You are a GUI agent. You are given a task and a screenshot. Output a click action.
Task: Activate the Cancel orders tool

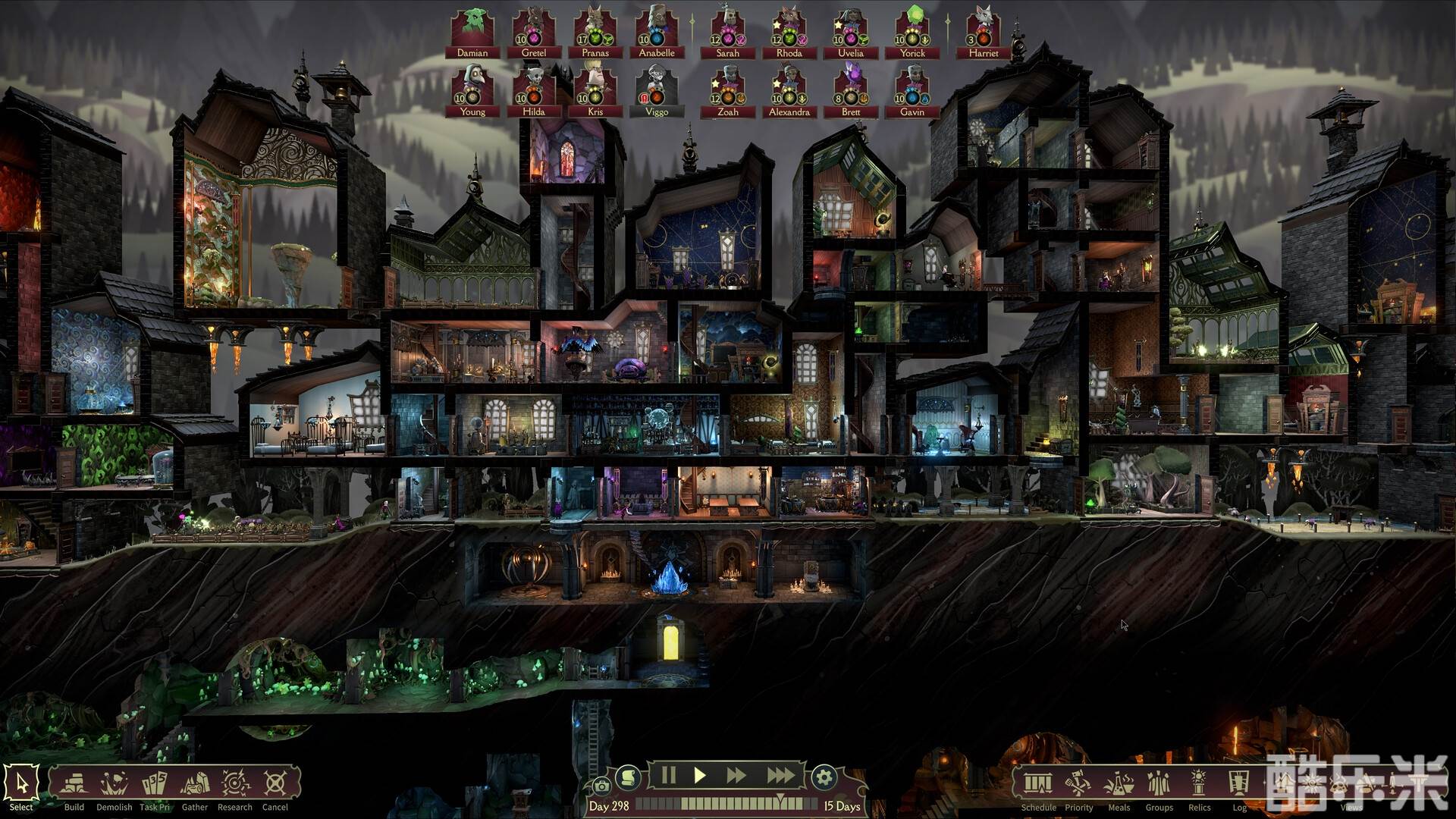point(275,784)
